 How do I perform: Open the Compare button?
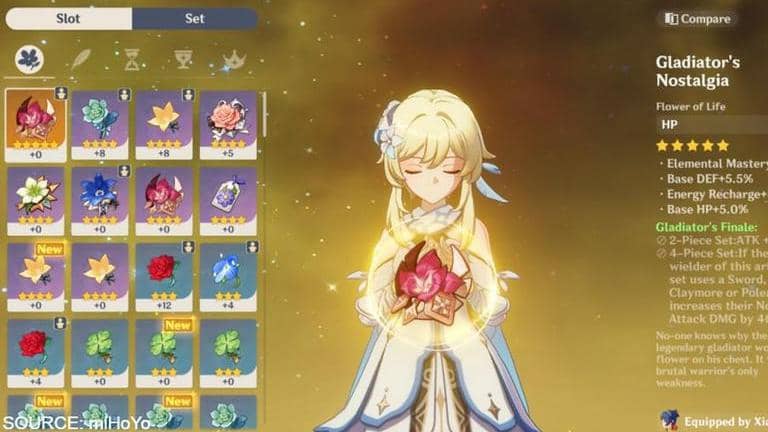(x=699, y=18)
